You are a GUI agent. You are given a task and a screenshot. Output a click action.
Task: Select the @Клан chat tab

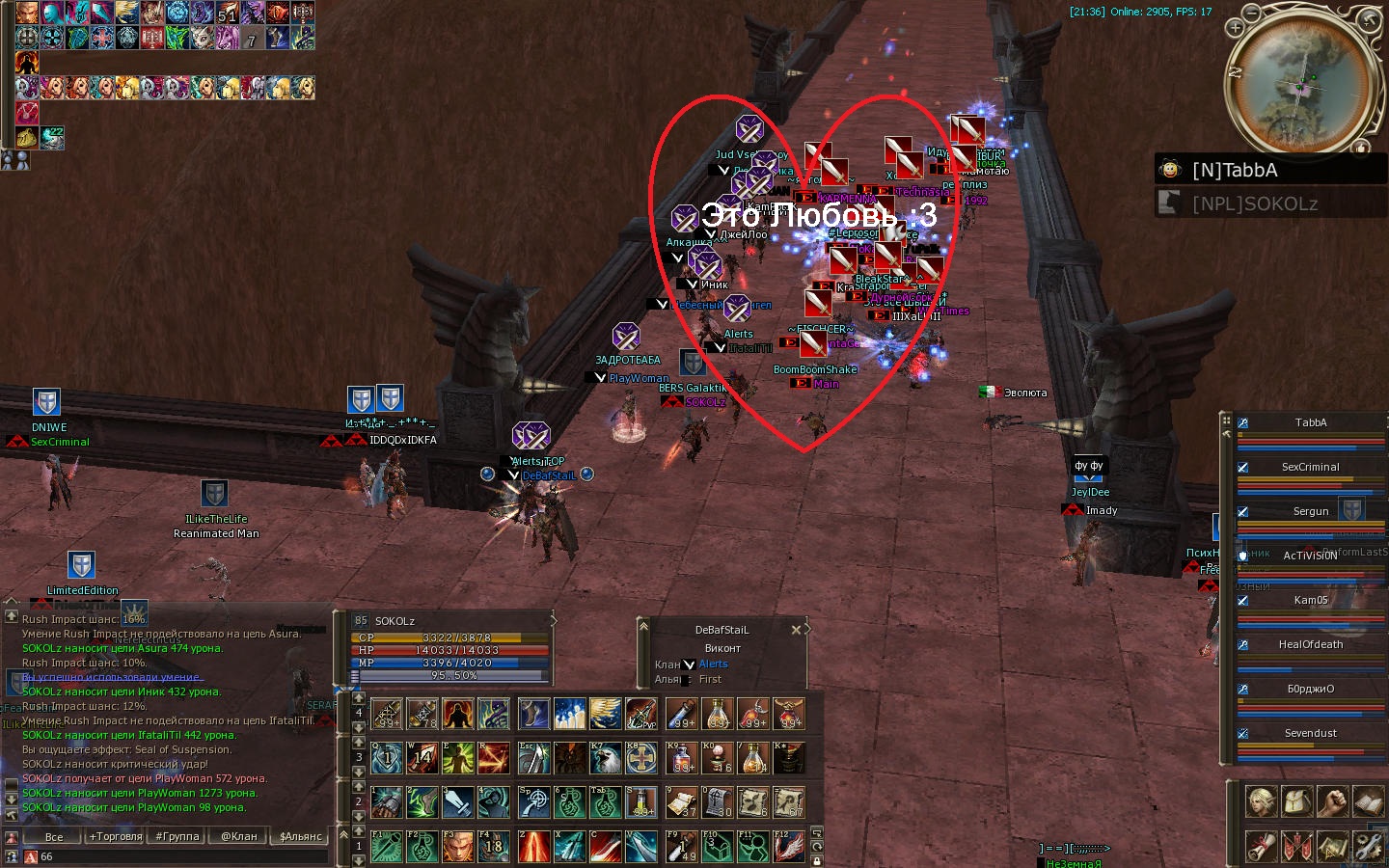[x=239, y=836]
